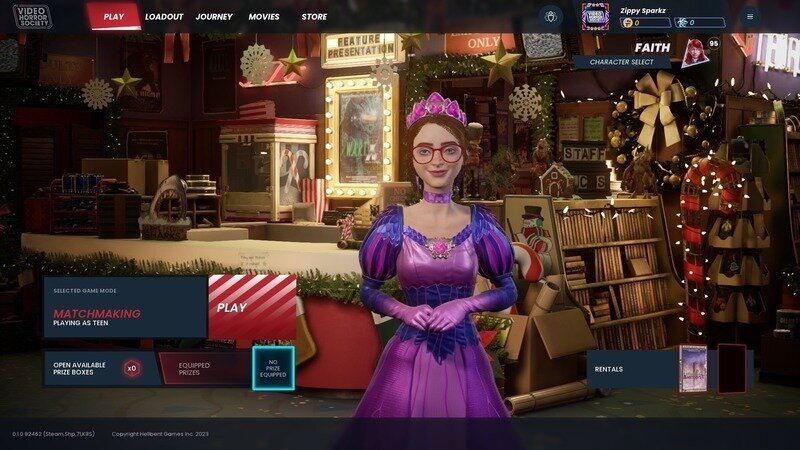Click the Video Horror Society logo

point(33,16)
